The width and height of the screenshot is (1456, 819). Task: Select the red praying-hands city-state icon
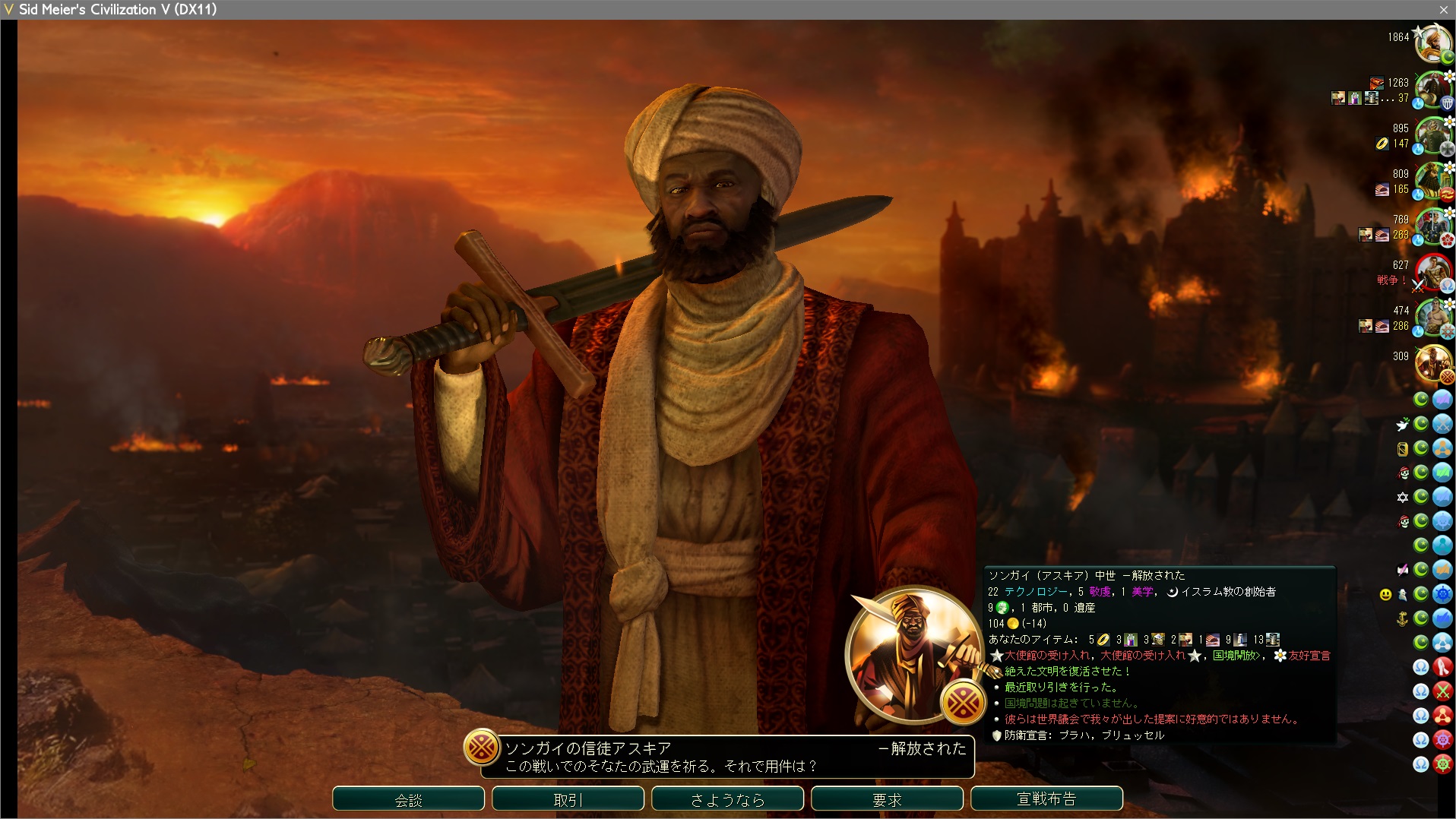pos(1442,667)
